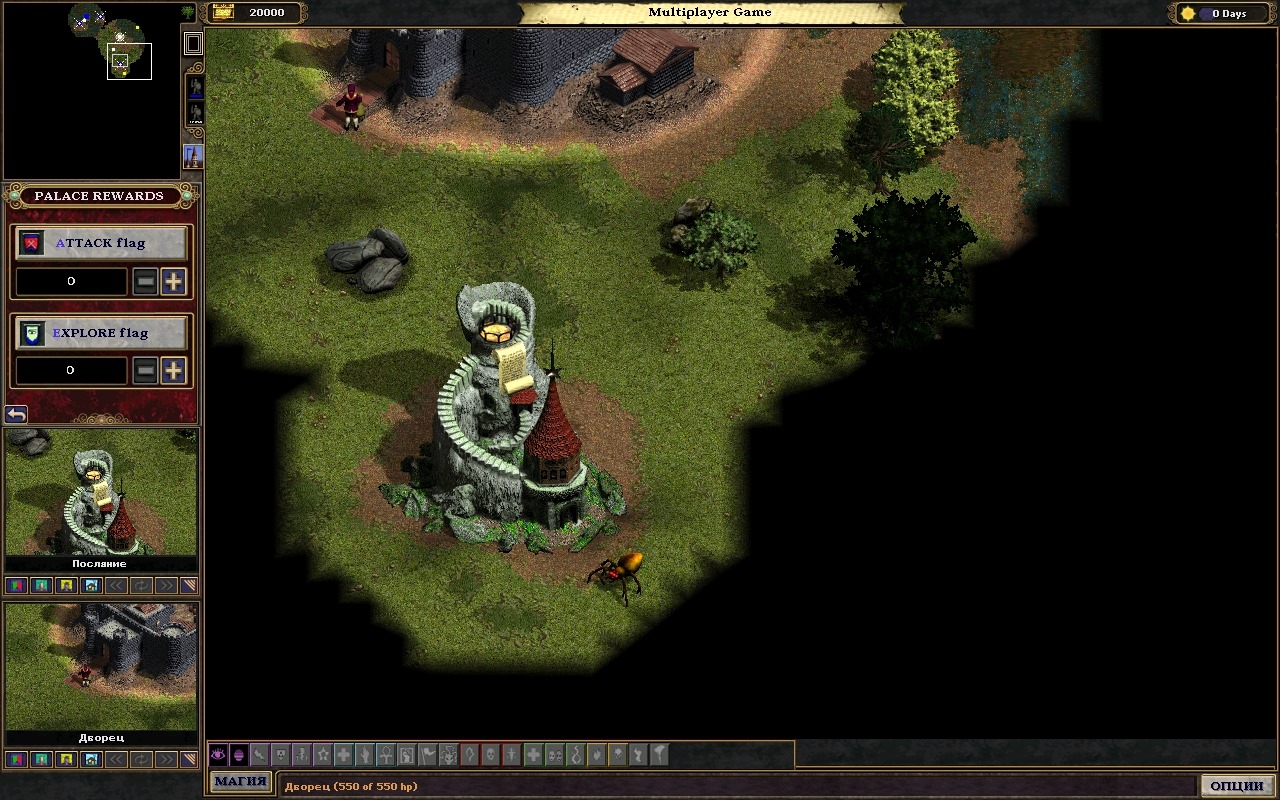Image resolution: width=1280 pixels, height=800 pixels.
Task: Open the МАГИЯ spell panel
Action: (x=241, y=782)
